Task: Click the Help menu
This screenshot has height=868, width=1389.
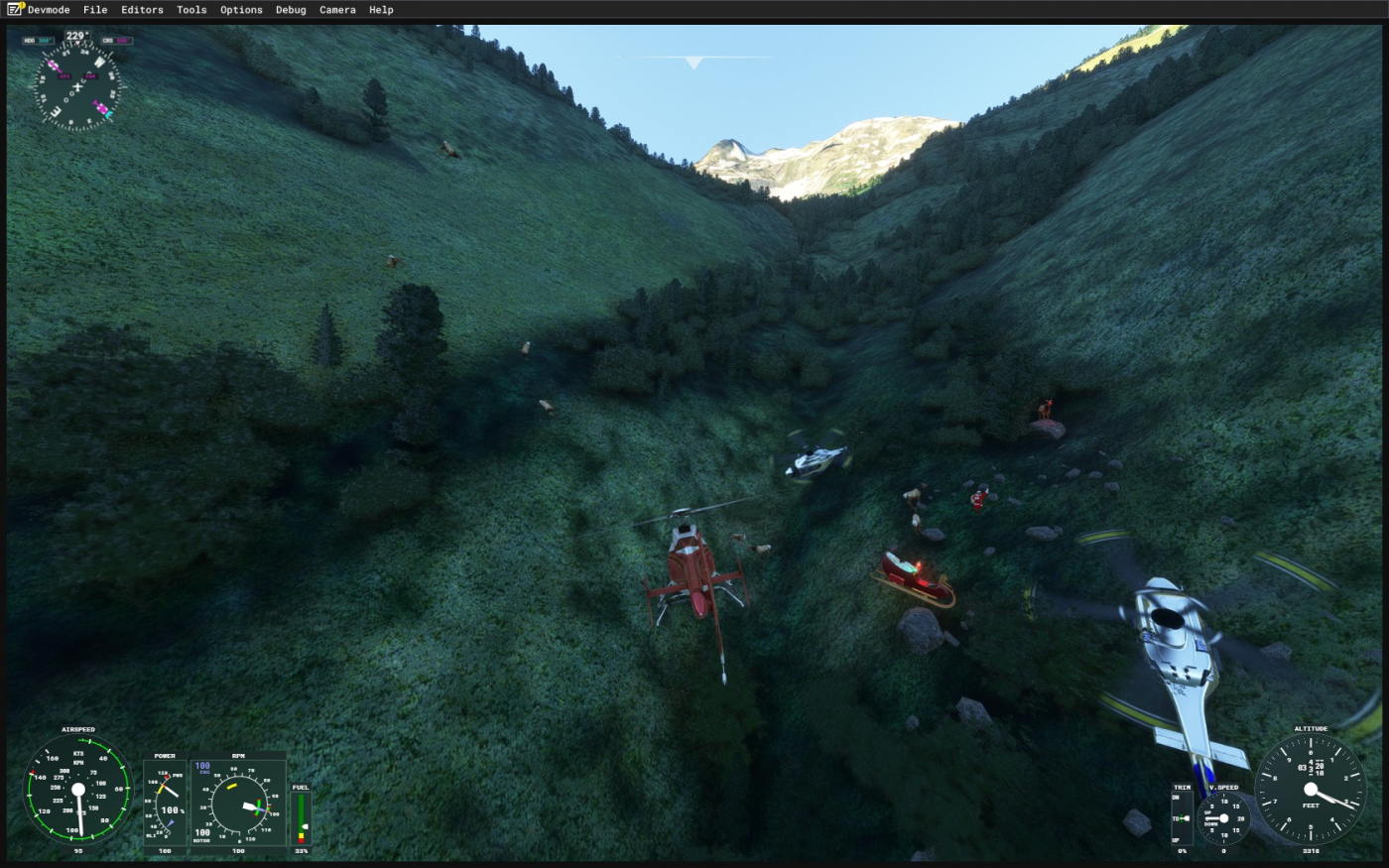Action: 381,10
